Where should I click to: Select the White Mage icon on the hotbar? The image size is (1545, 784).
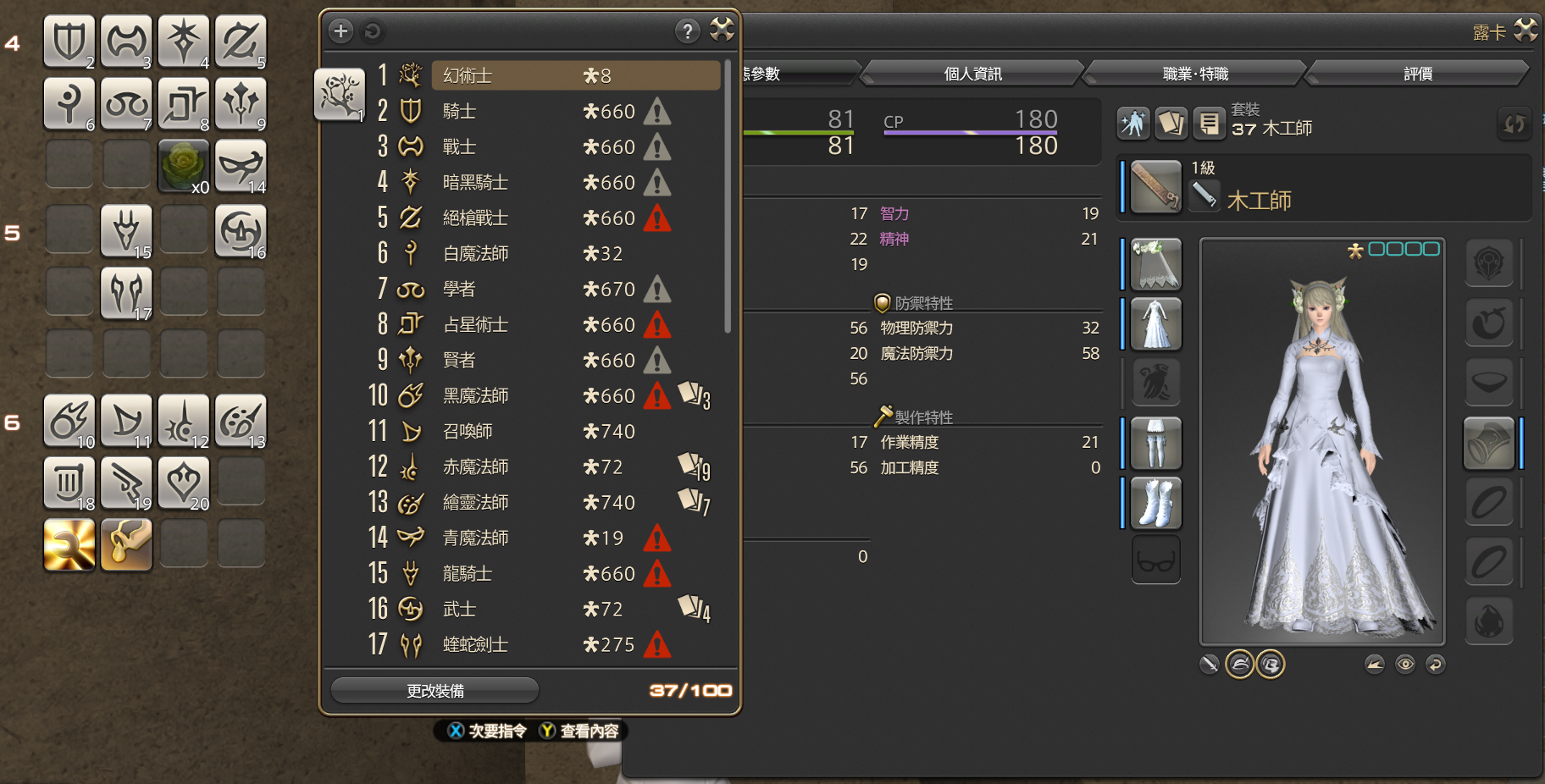(x=69, y=104)
